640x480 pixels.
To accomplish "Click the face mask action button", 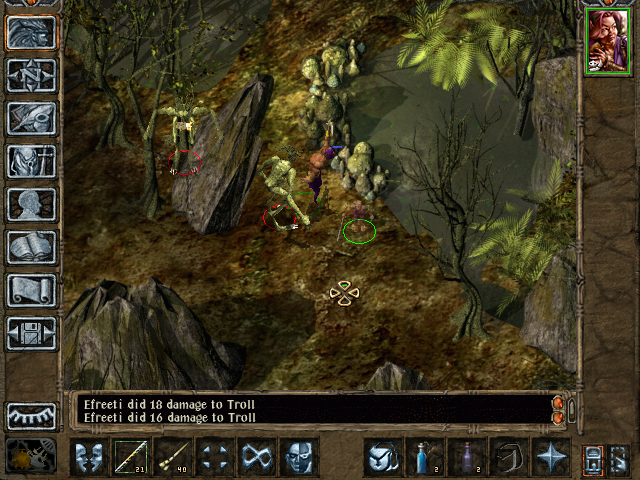I will pyautogui.click(x=298, y=457).
